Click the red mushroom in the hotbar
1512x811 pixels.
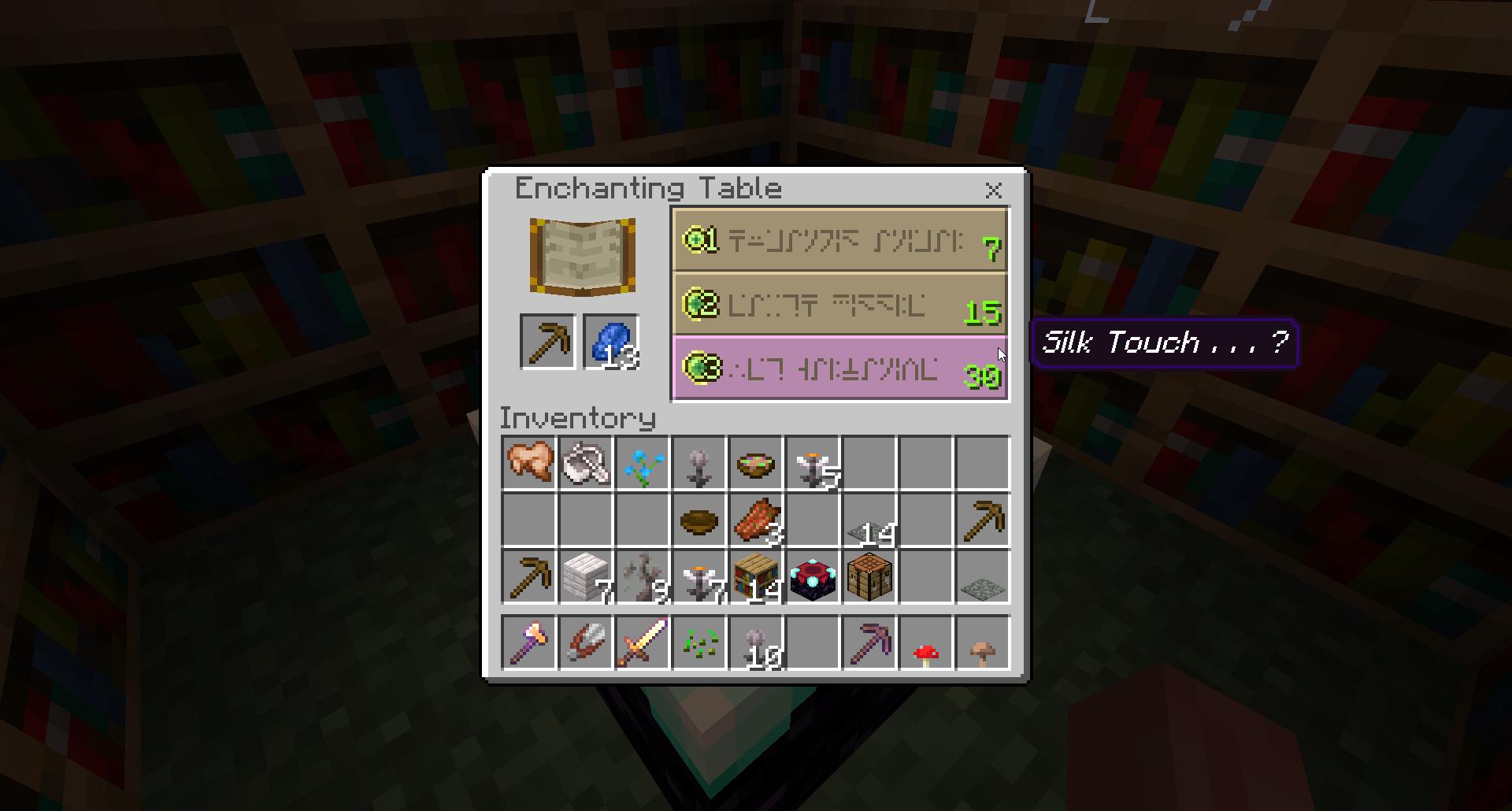click(x=927, y=643)
